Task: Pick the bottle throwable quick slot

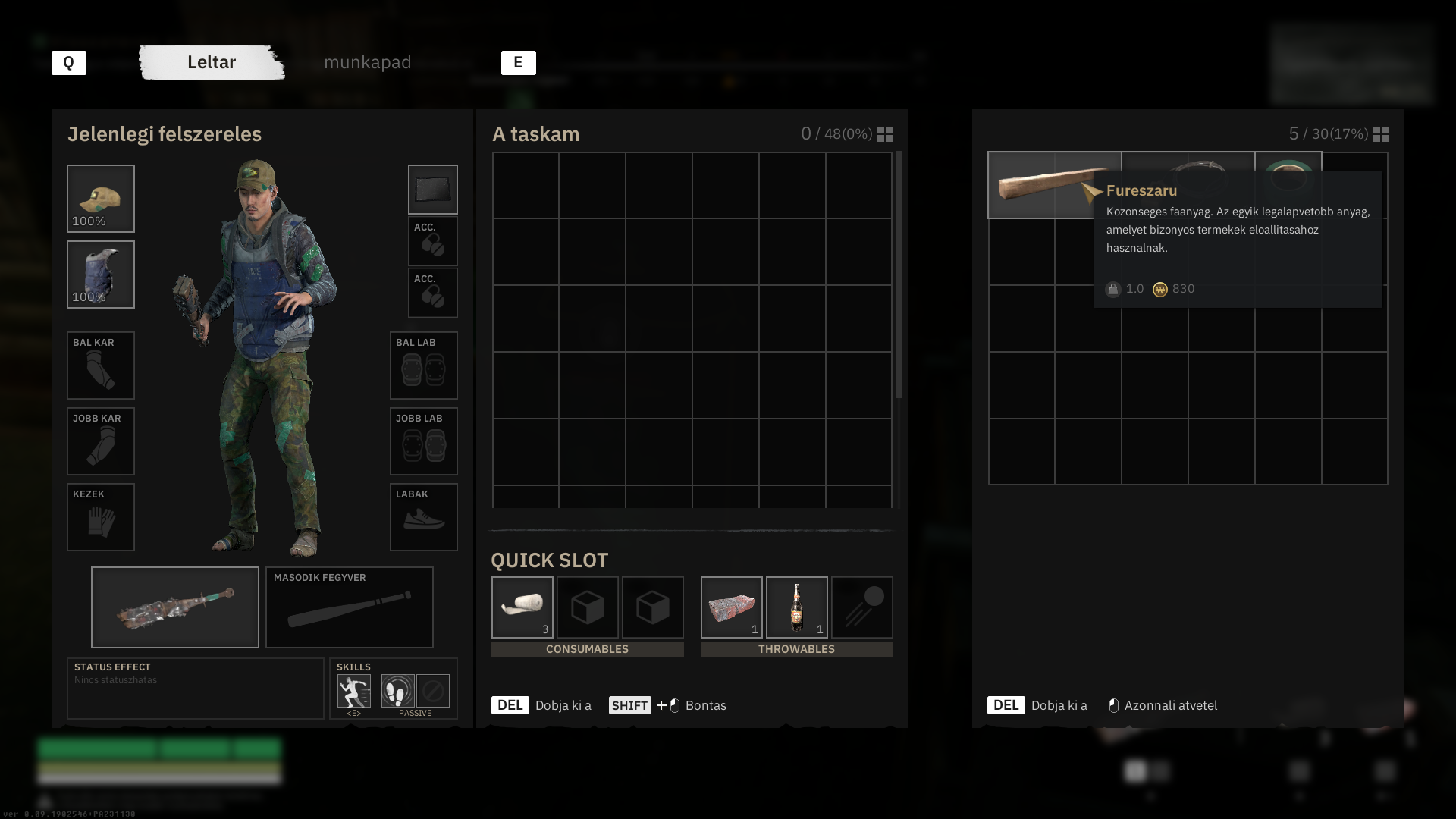Action: pyautogui.click(x=797, y=607)
